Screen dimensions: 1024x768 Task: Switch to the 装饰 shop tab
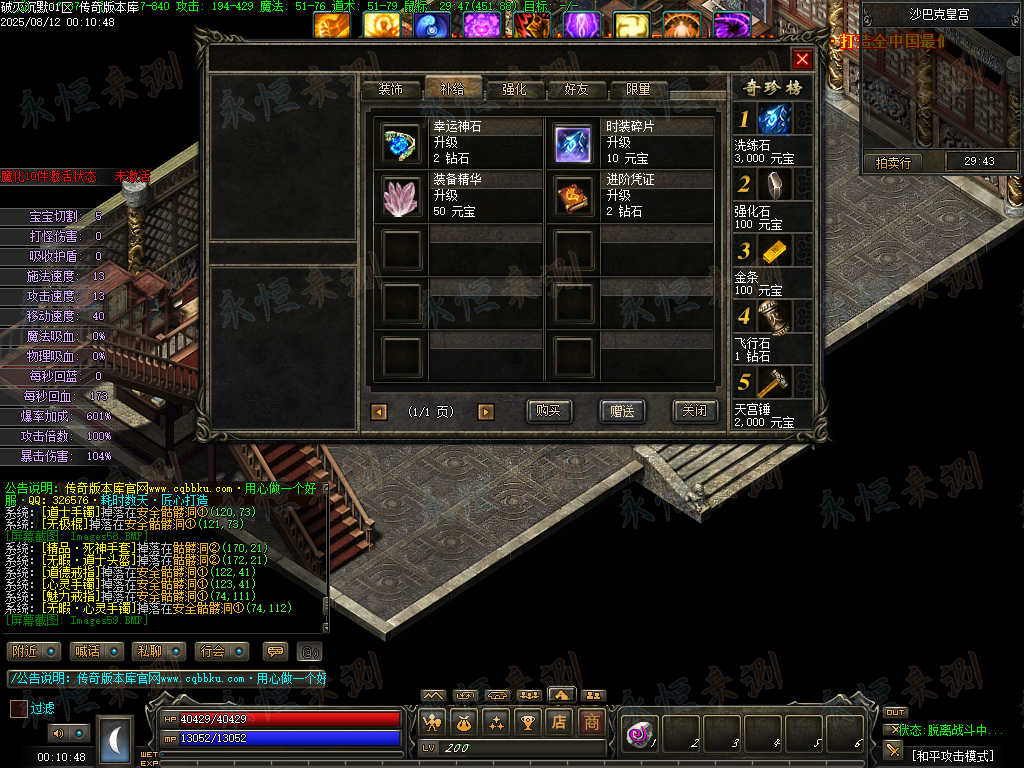tap(390, 89)
